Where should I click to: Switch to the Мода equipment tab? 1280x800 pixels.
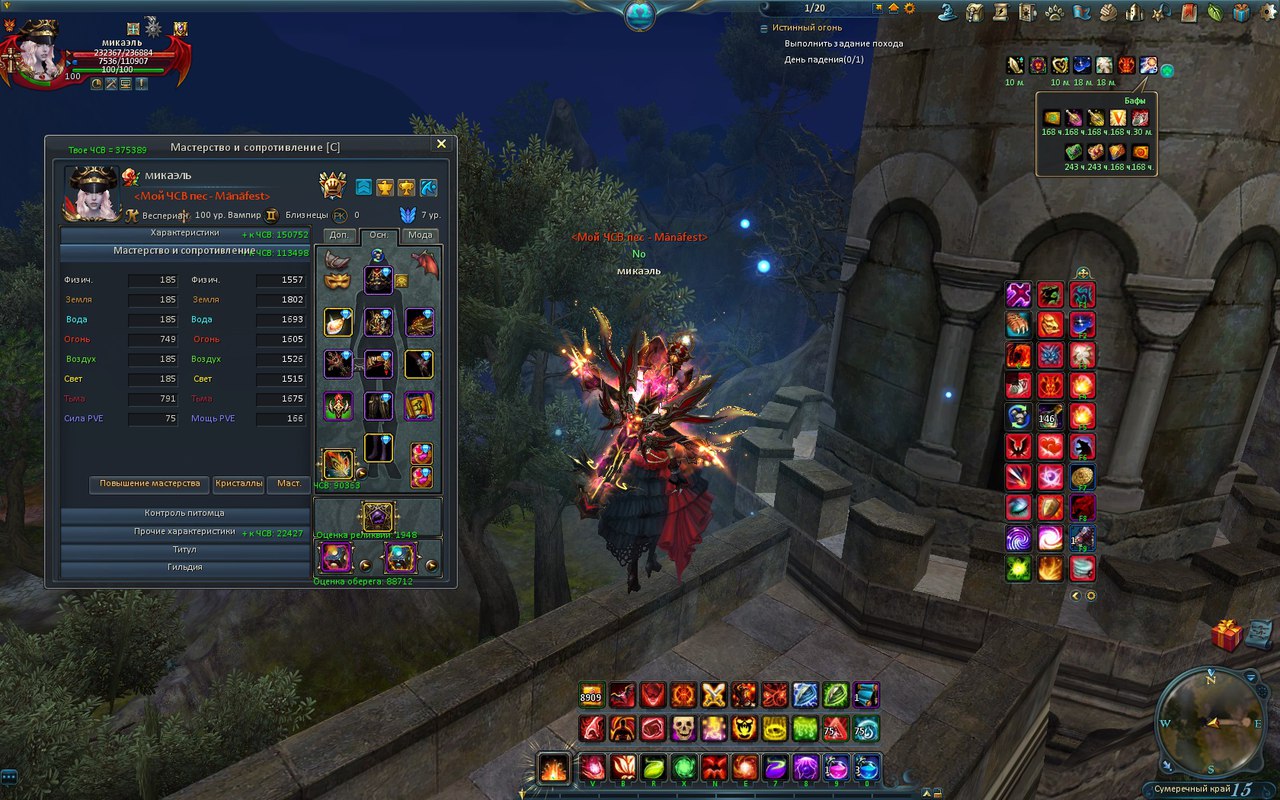point(421,236)
